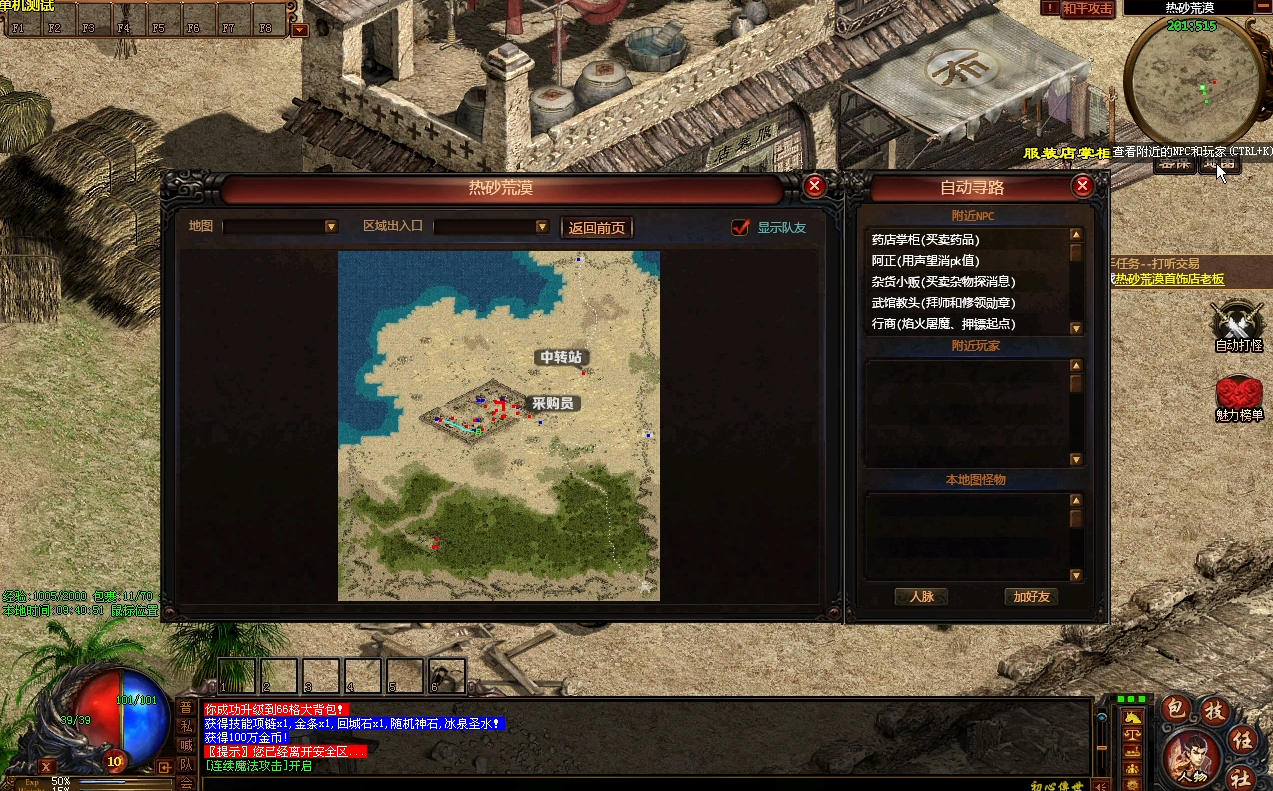Viewport: 1273px width, 791px height.
Task: Click the 中转站 marker on map
Action: tap(560, 357)
